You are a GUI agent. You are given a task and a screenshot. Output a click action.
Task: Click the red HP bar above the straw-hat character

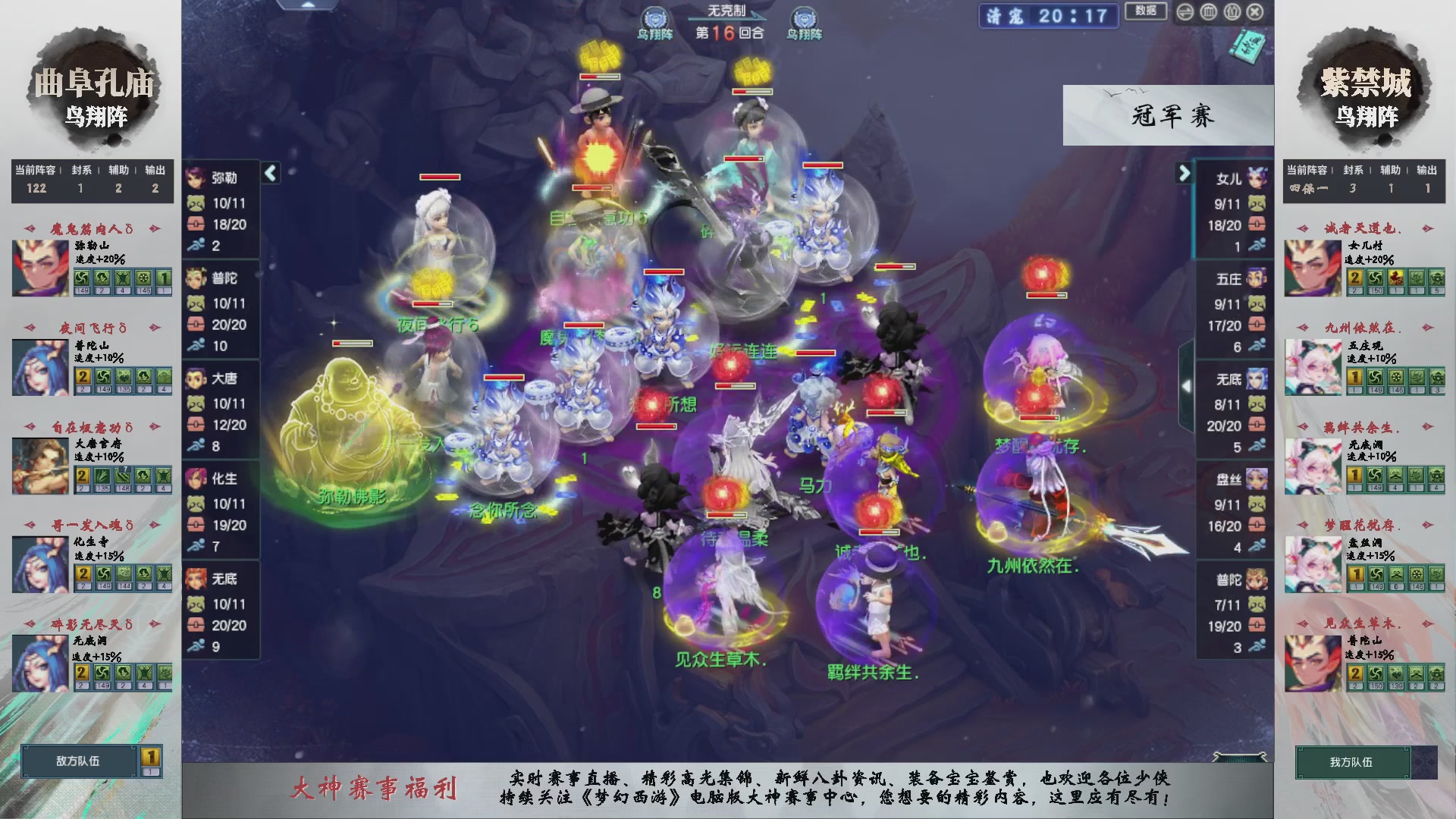click(600, 78)
